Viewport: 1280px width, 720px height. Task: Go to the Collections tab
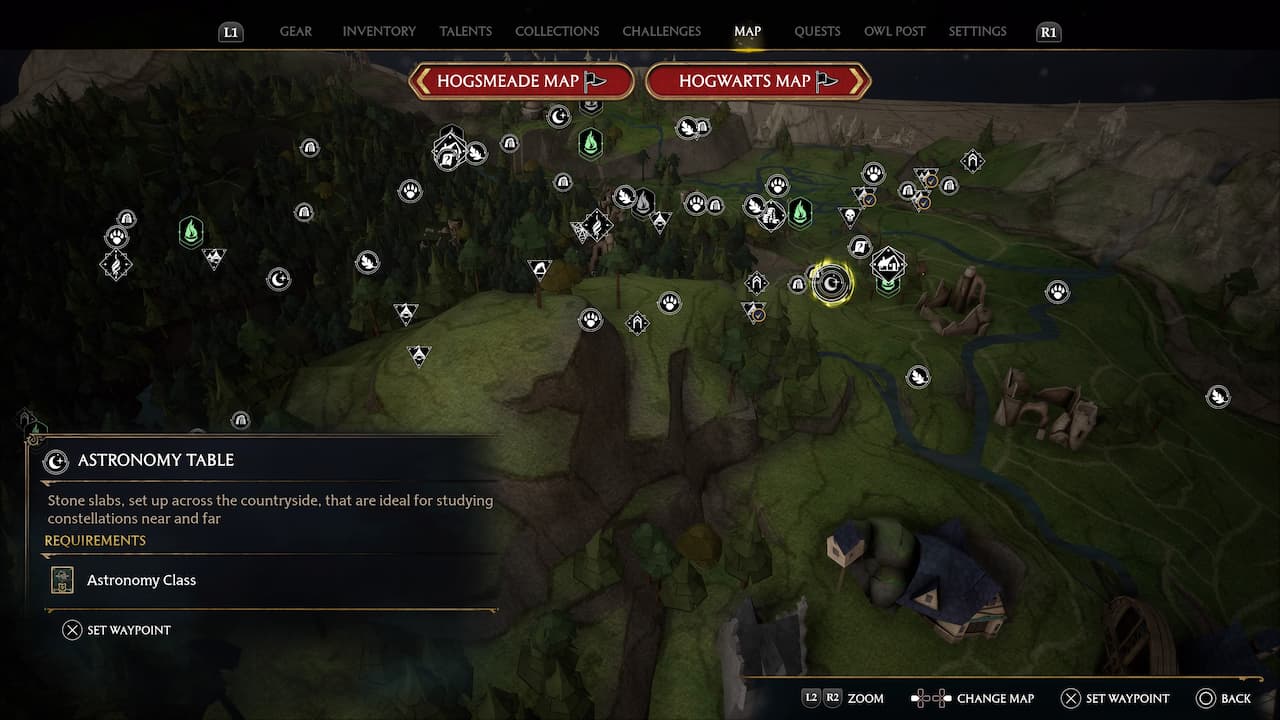click(557, 31)
